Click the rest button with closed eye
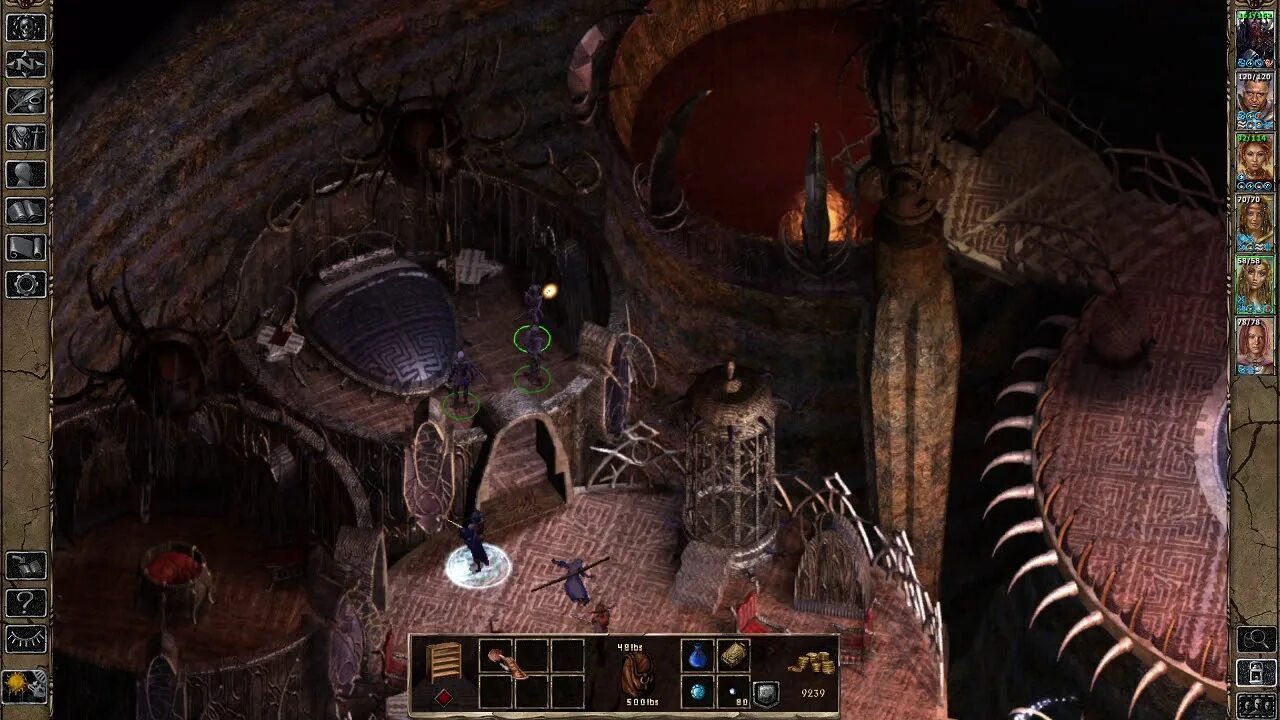Screen dimensions: 1280x720 [26, 640]
